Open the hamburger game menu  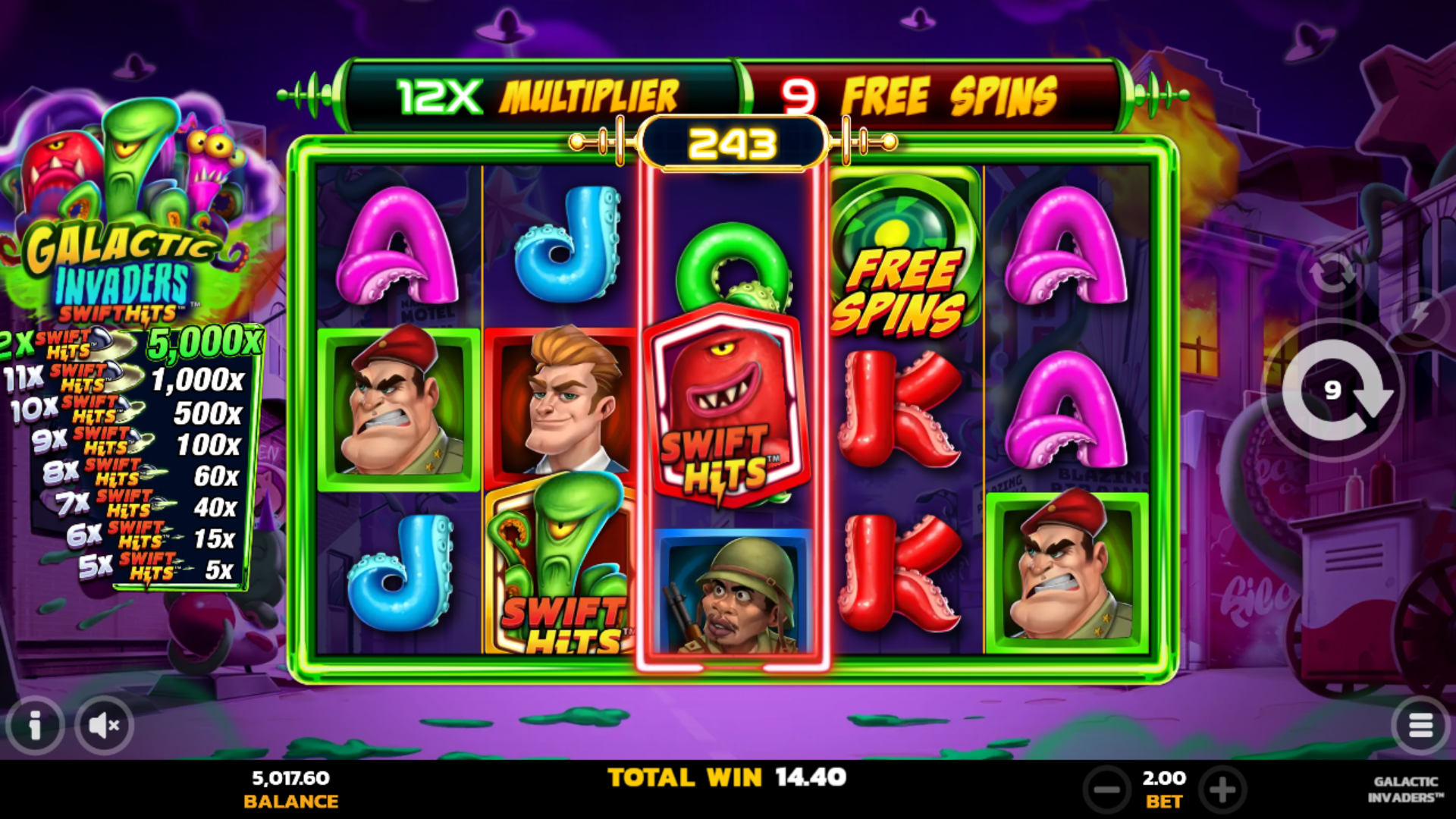tap(1420, 725)
